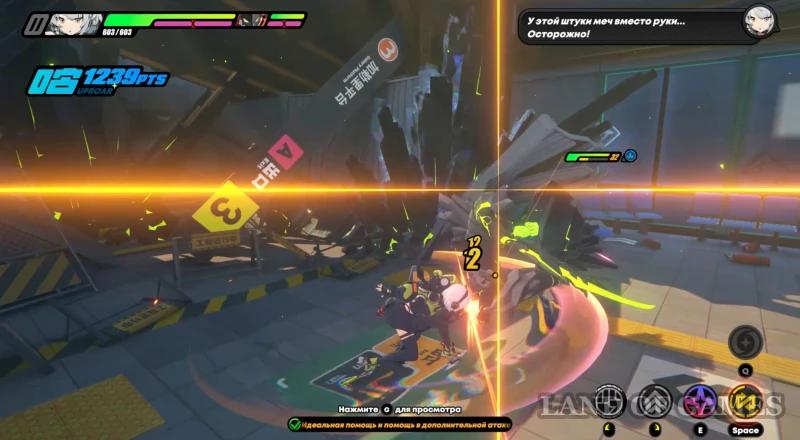The image size is (800, 440).
Task: Pause the game with the pause button
Action: 36,19
